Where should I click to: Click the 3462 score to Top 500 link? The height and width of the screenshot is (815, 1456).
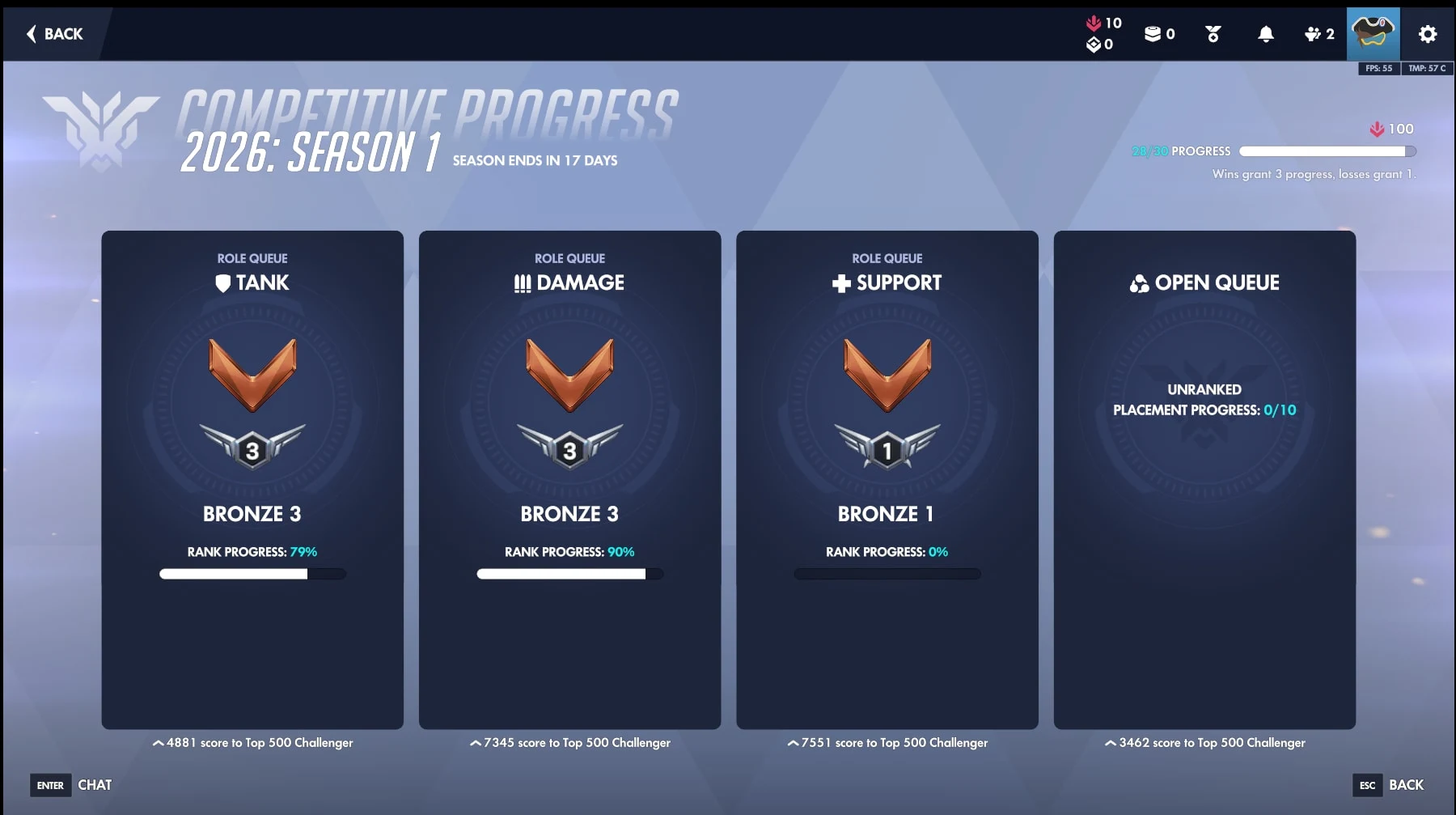point(1204,742)
